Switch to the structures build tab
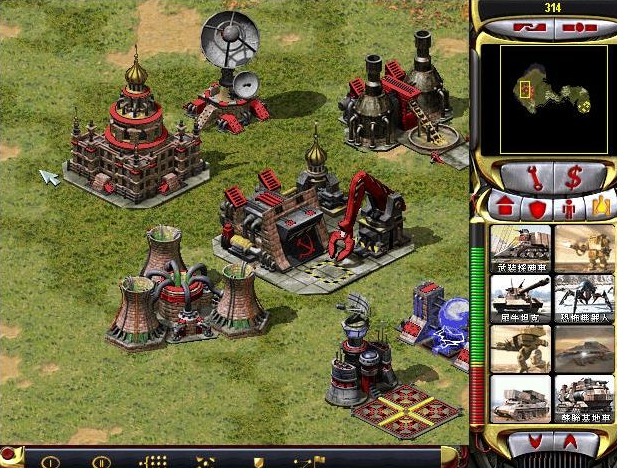Viewport: 617px width, 468px height. [x=505, y=207]
